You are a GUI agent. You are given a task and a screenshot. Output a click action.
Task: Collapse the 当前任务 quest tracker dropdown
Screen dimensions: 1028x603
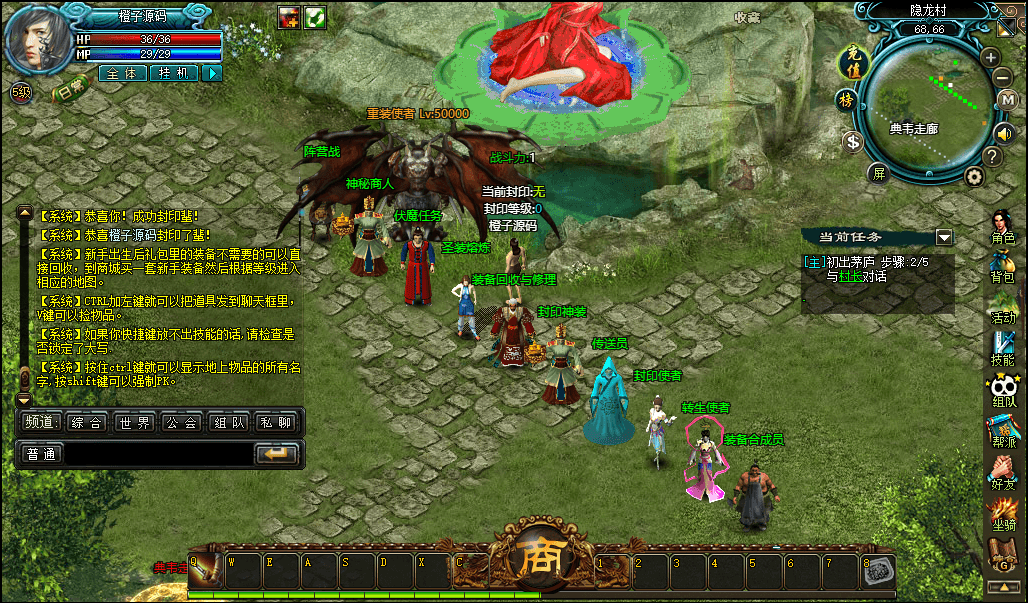pos(943,237)
